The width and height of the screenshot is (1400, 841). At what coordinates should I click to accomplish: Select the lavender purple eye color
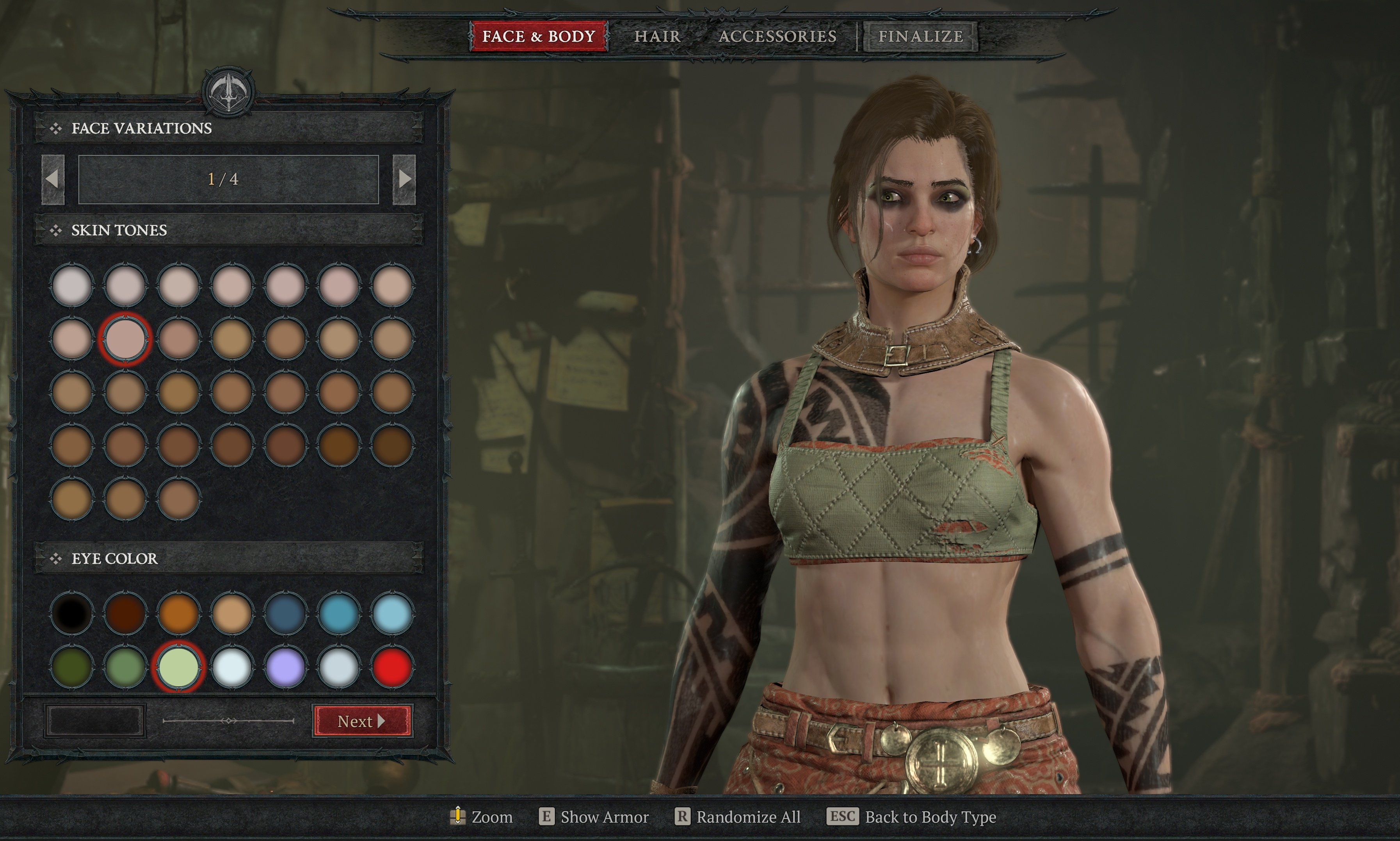point(285,667)
